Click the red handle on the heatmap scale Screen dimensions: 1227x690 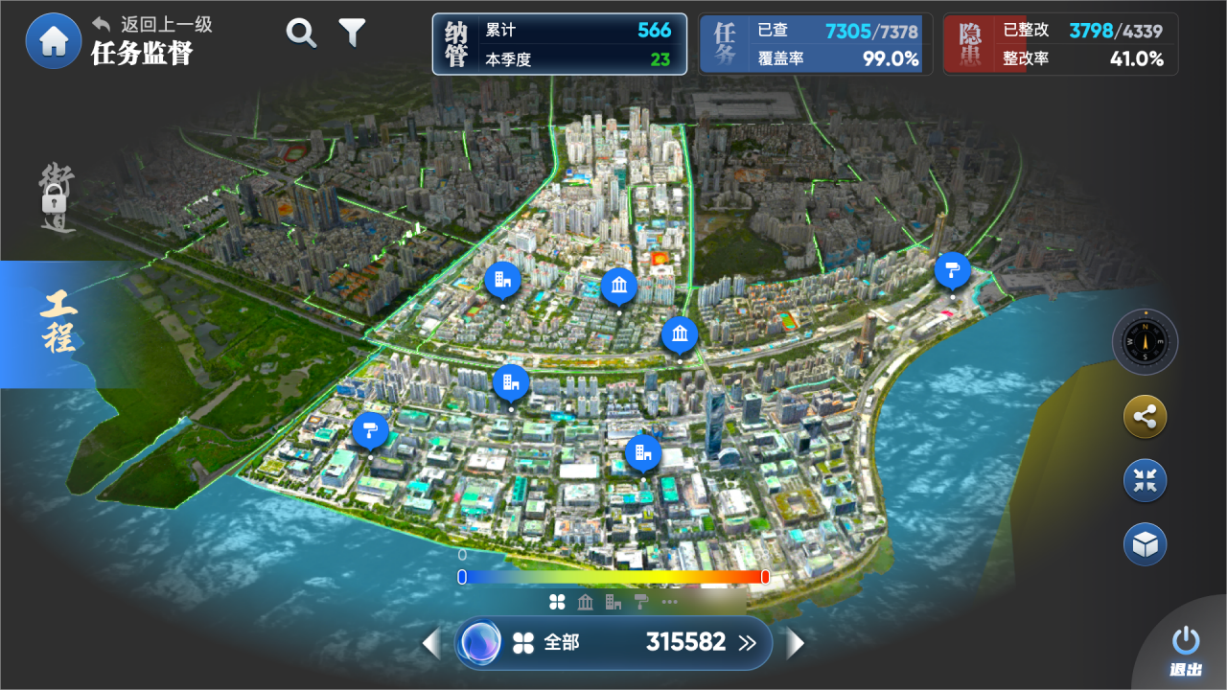tap(765, 576)
